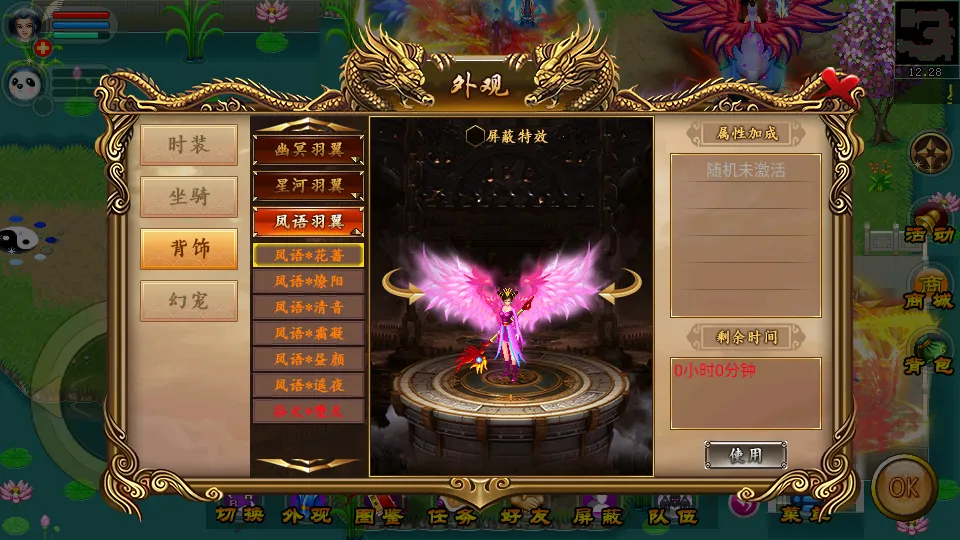Viewport: 960px width, 540px height.
Task: Expand the 星河羽翼 wing category
Action: (308, 186)
